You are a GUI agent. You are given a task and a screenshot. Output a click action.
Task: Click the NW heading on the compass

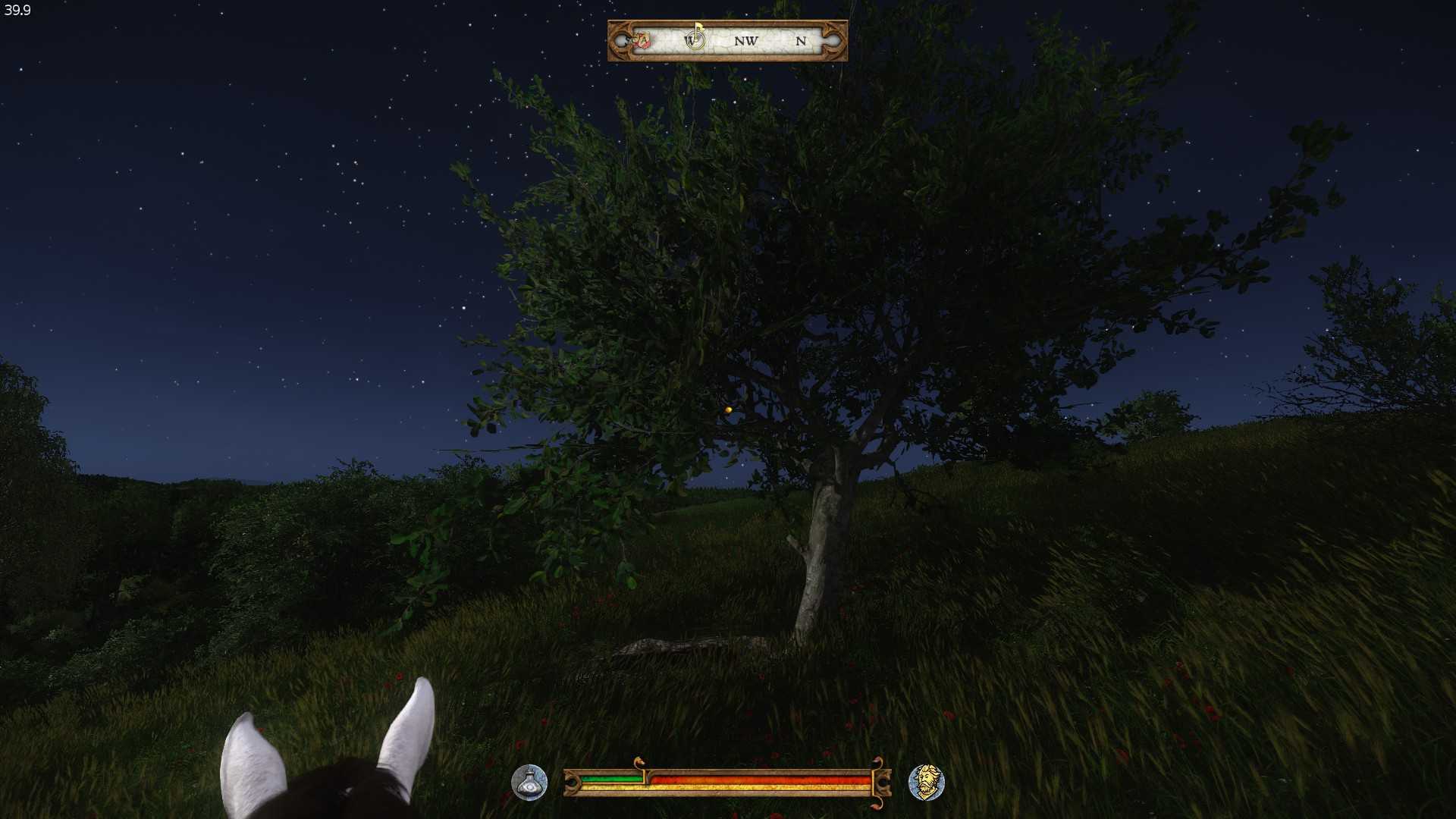point(745,41)
